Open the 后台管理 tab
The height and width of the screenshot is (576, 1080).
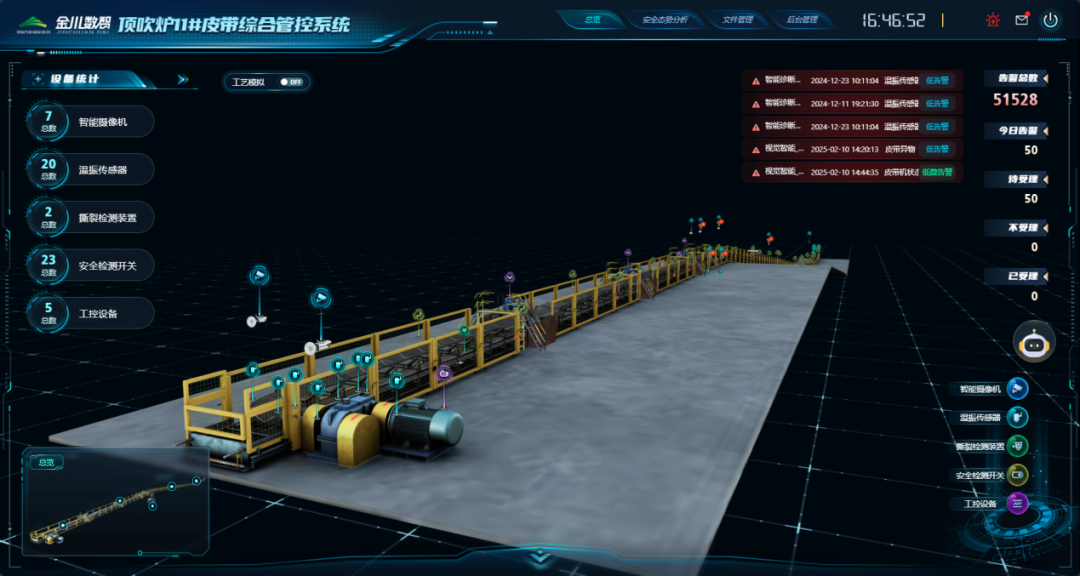[x=801, y=19]
